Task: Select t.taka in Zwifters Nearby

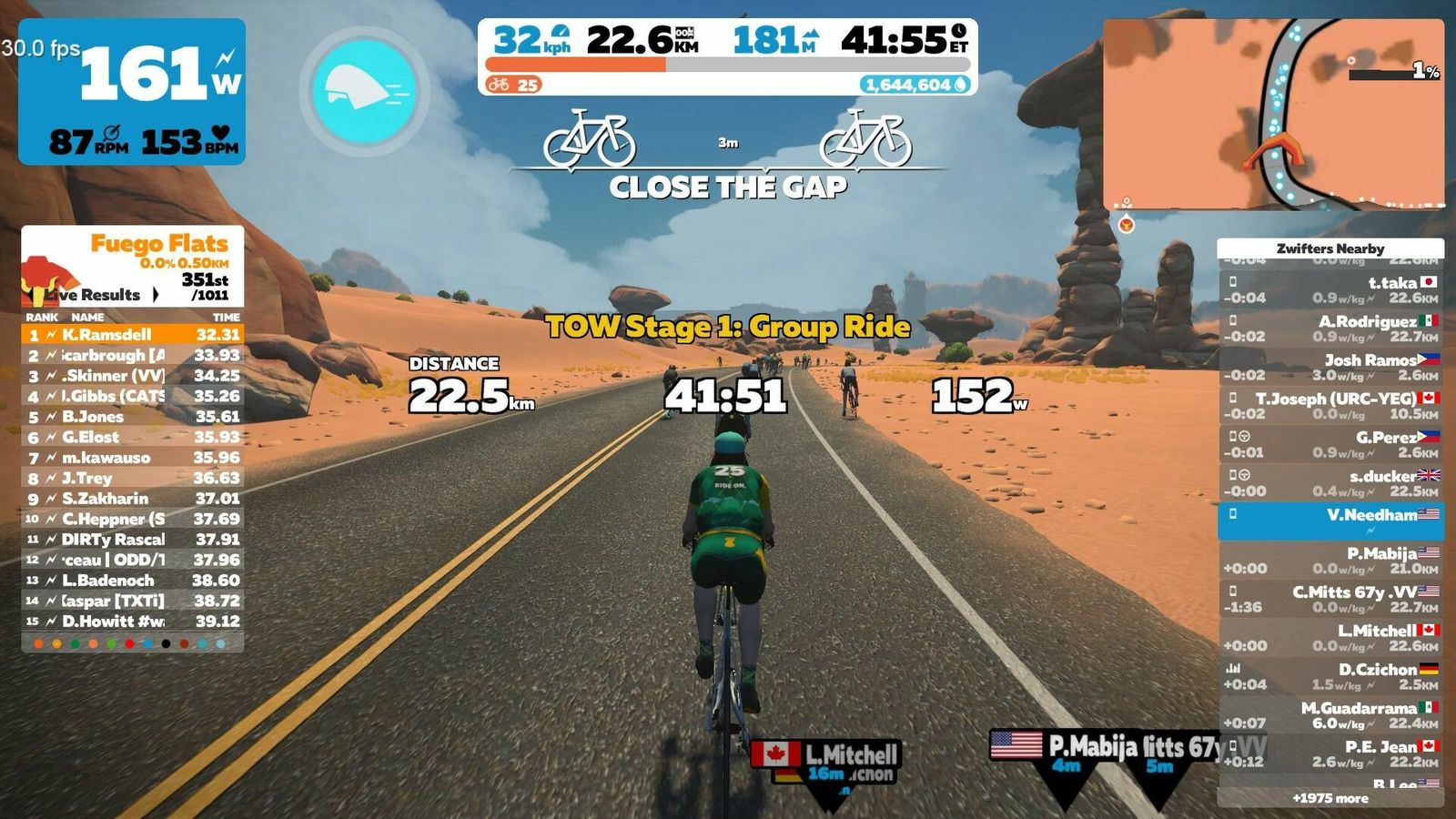Action: (x=1330, y=289)
